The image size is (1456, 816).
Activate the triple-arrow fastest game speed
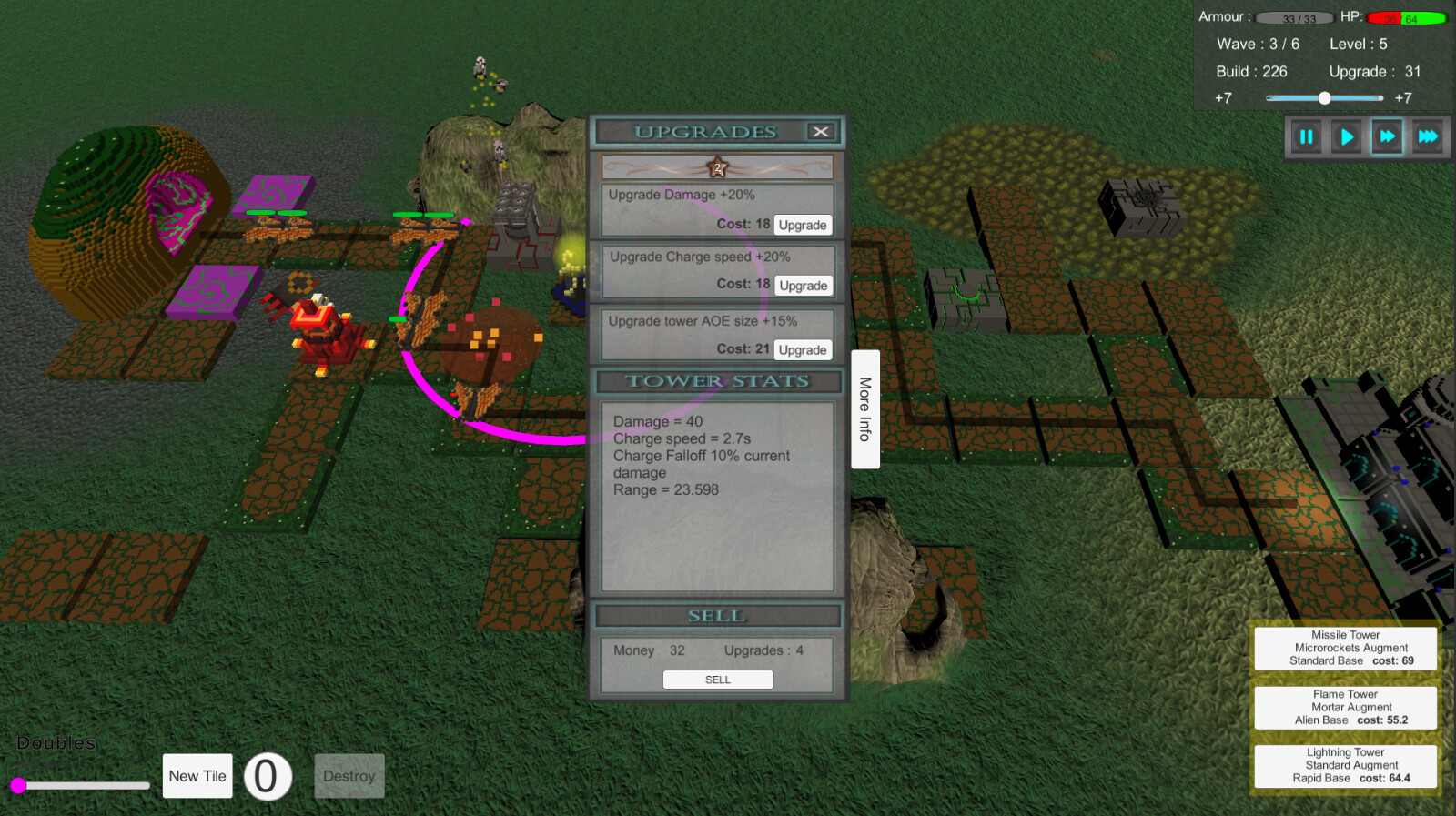1428,136
